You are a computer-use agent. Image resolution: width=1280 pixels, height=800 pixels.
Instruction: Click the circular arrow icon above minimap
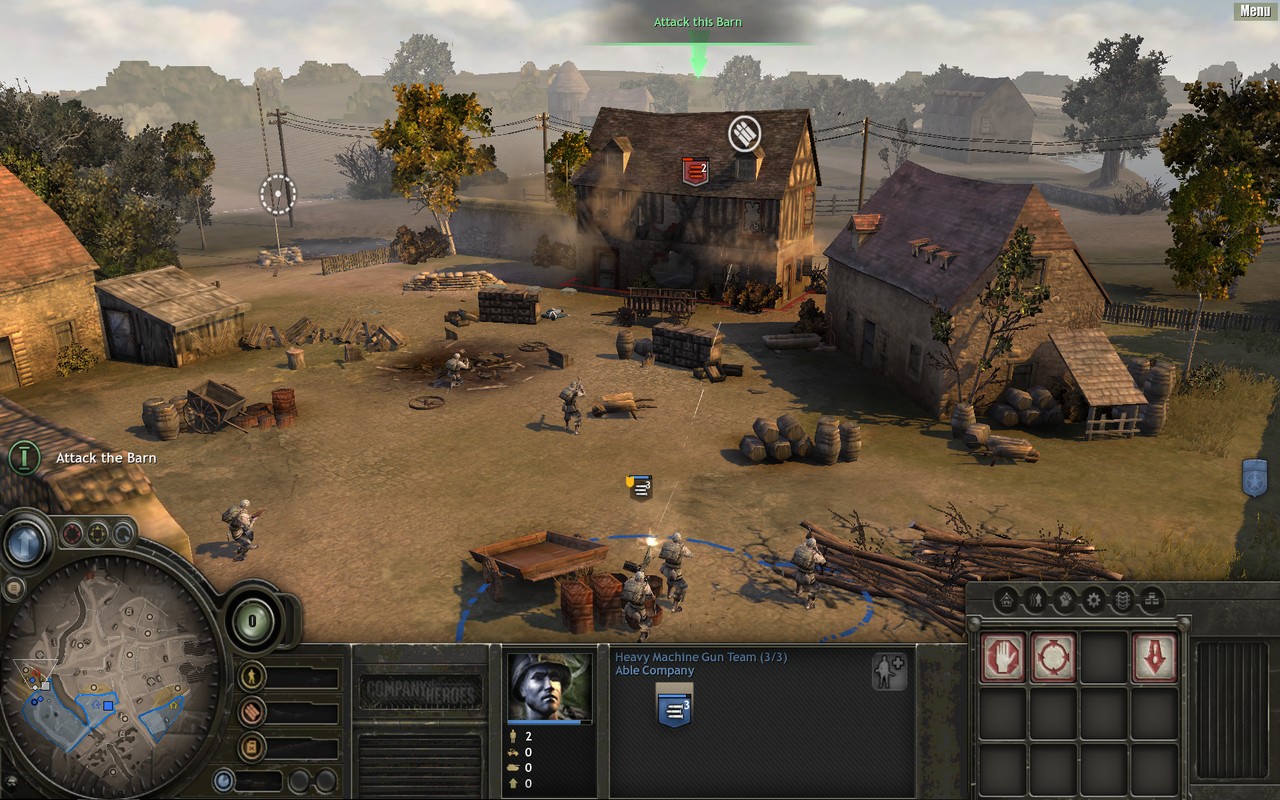coord(123,533)
